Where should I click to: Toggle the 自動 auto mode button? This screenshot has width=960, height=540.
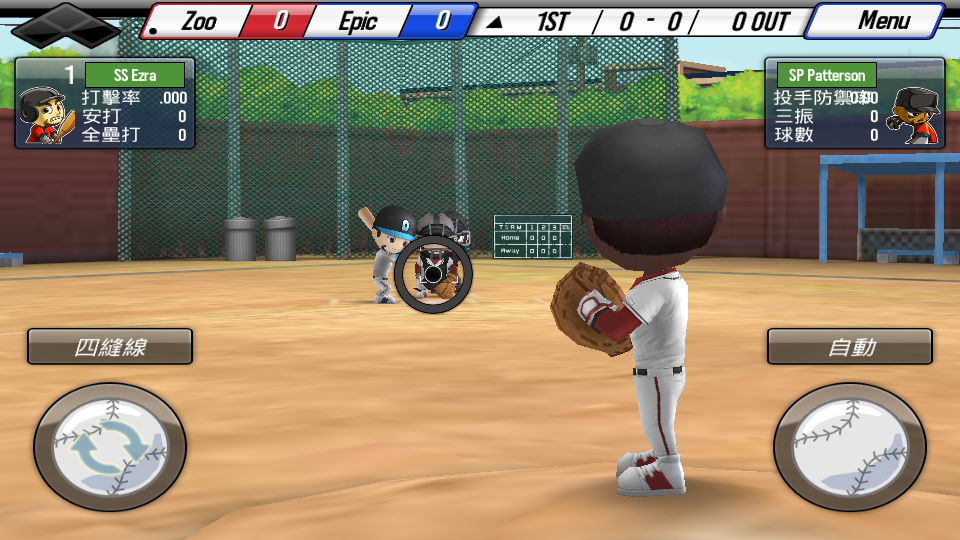tap(850, 347)
